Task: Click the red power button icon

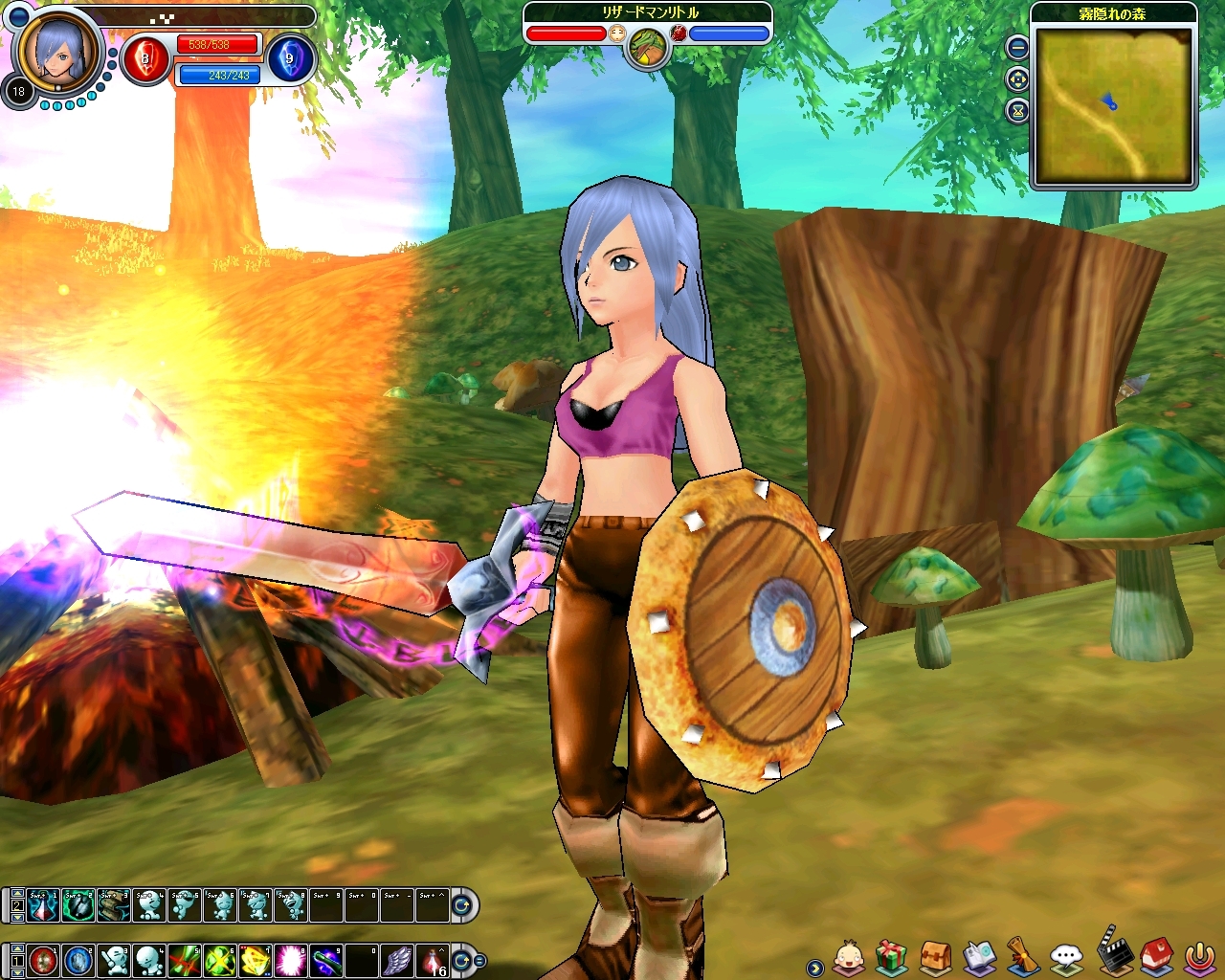Action: click(x=1200, y=956)
